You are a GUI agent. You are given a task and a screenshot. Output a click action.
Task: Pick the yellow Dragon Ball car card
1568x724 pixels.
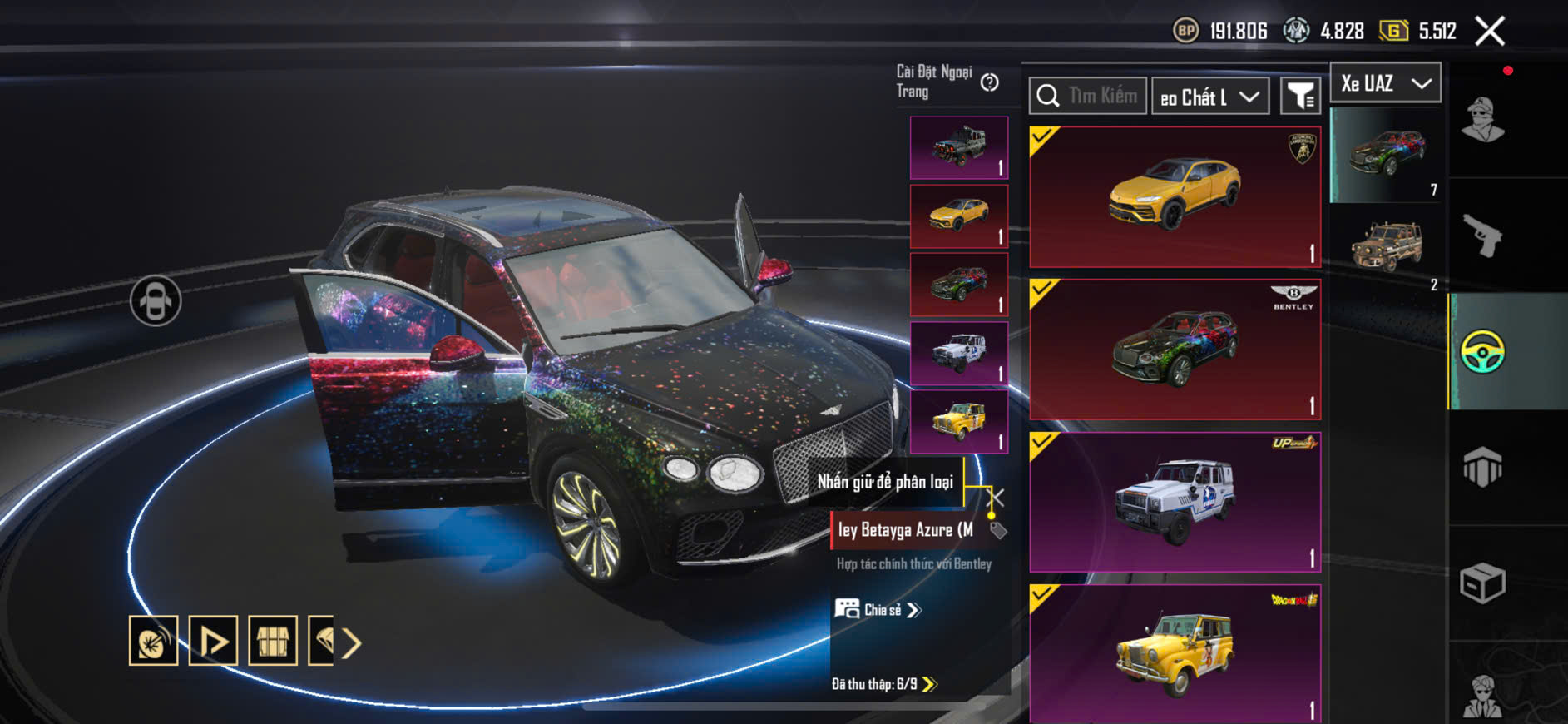[x=1175, y=653]
